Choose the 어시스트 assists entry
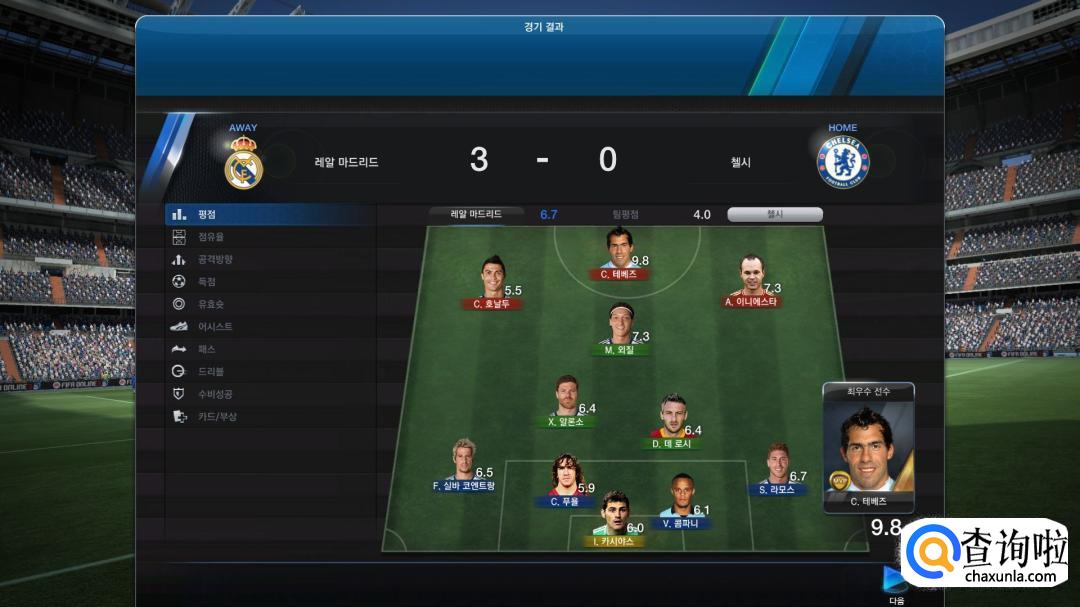The width and height of the screenshot is (1080, 607). [x=214, y=327]
